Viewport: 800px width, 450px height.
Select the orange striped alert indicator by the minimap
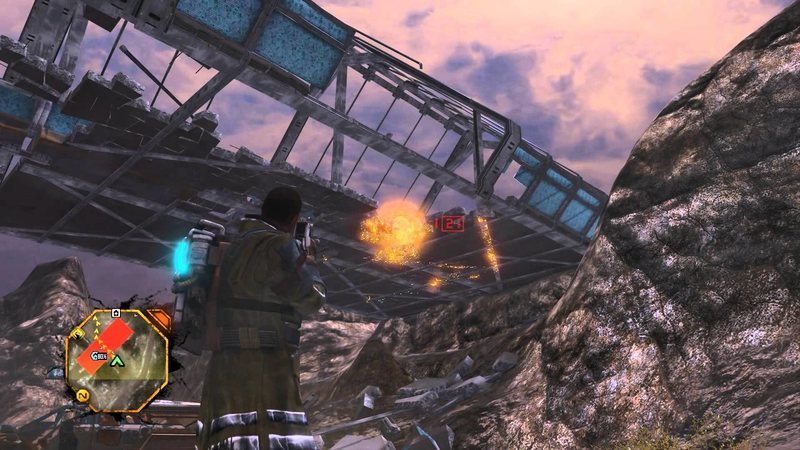tap(158, 320)
